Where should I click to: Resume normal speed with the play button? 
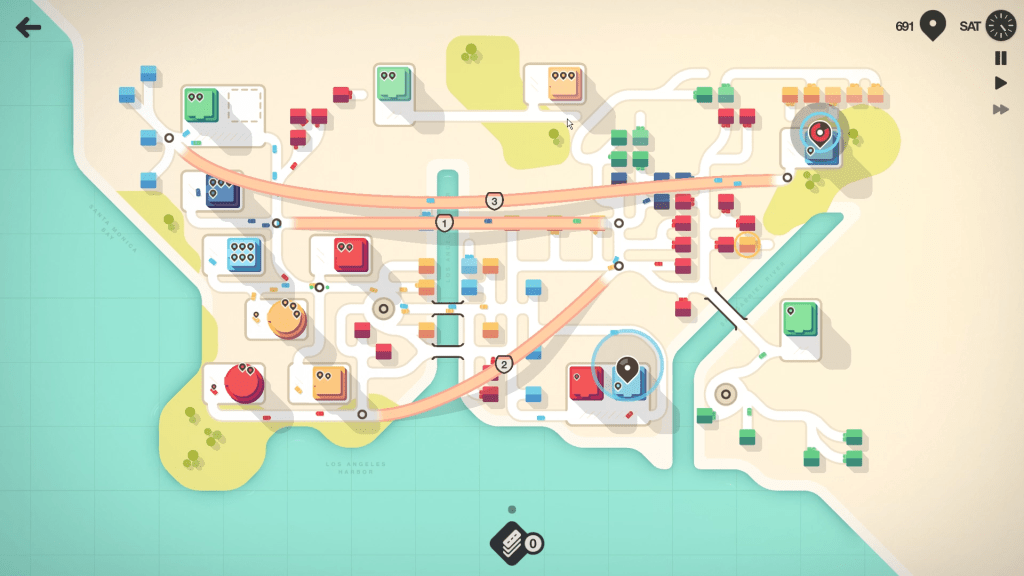coord(1000,83)
